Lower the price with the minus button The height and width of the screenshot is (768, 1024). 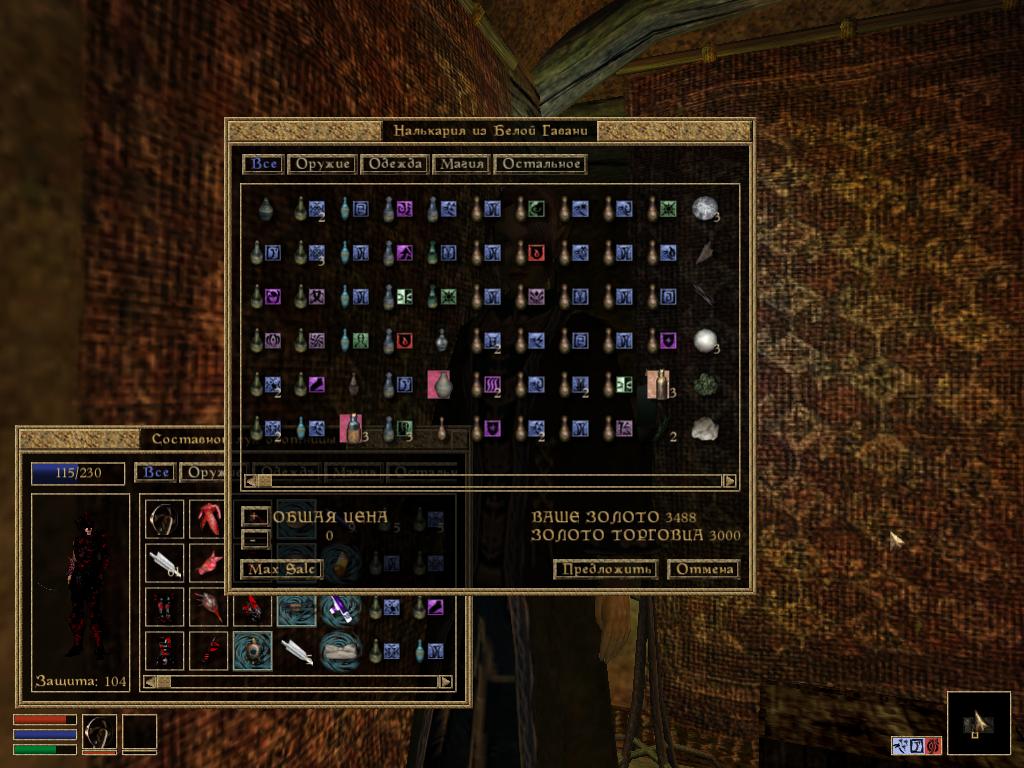click(255, 538)
